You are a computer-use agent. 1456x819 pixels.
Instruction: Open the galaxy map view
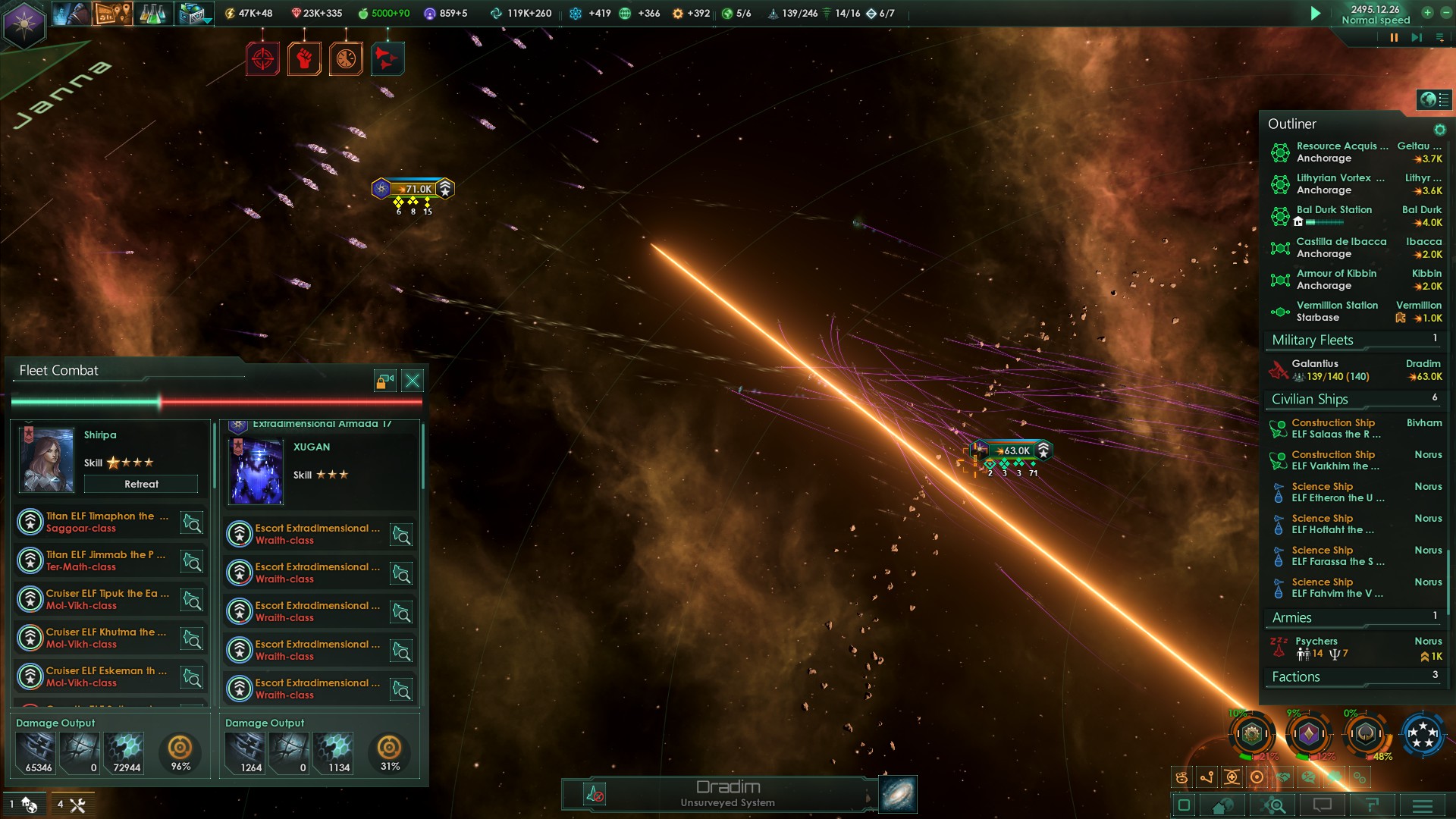click(x=898, y=794)
